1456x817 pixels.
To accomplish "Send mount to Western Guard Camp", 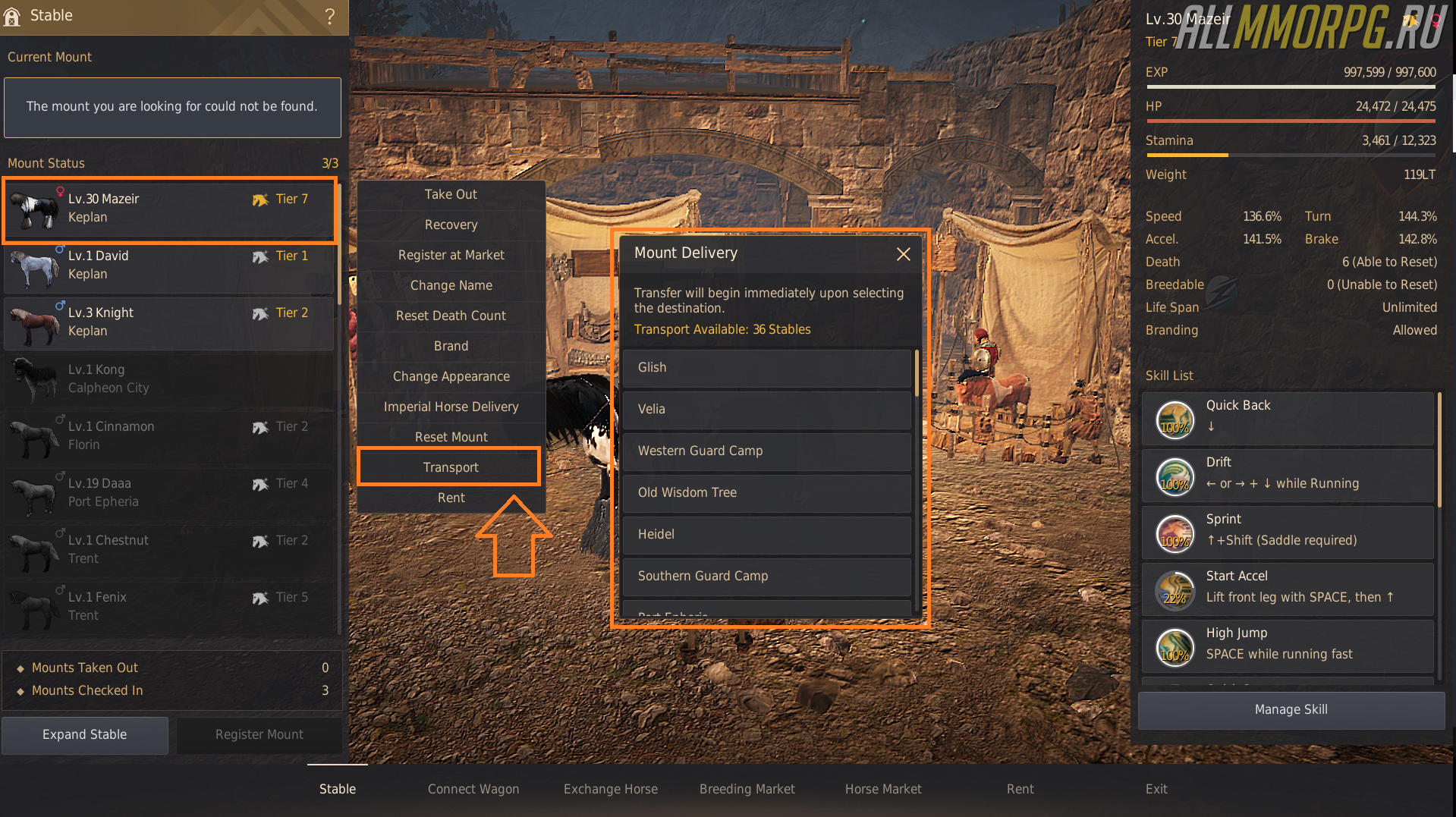I will [x=766, y=451].
